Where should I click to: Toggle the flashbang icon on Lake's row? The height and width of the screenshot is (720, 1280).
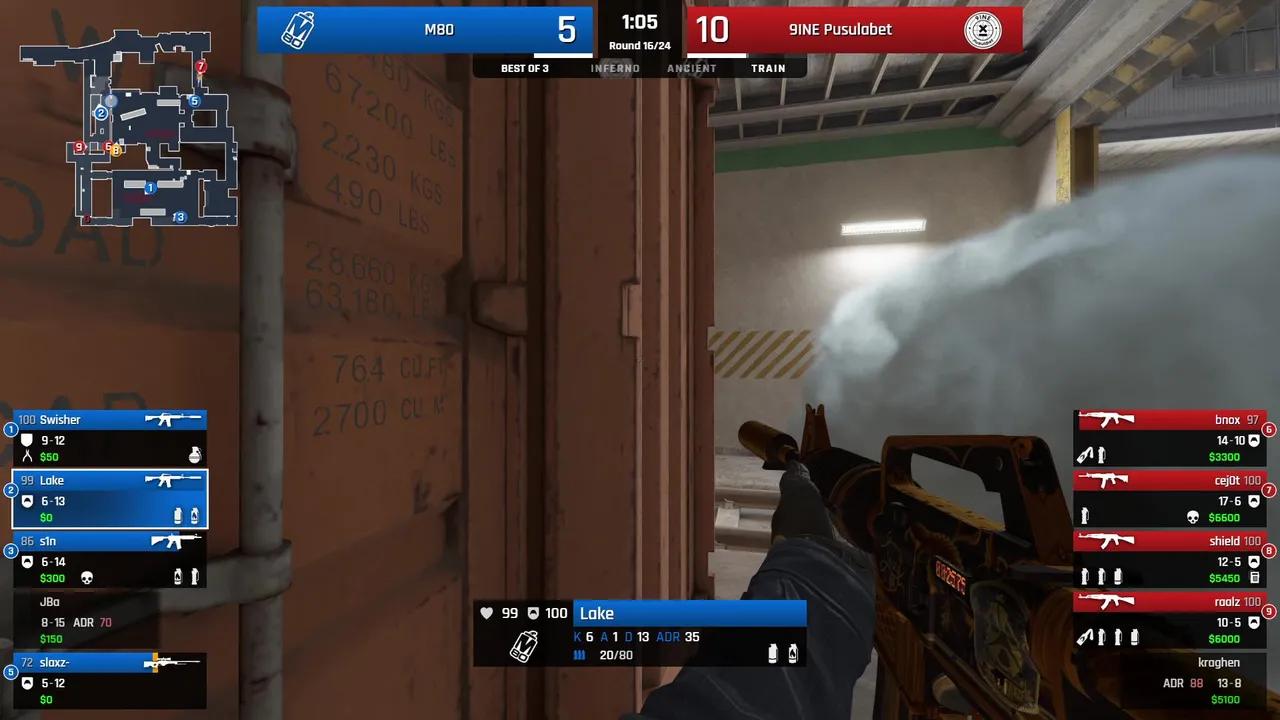[193, 517]
